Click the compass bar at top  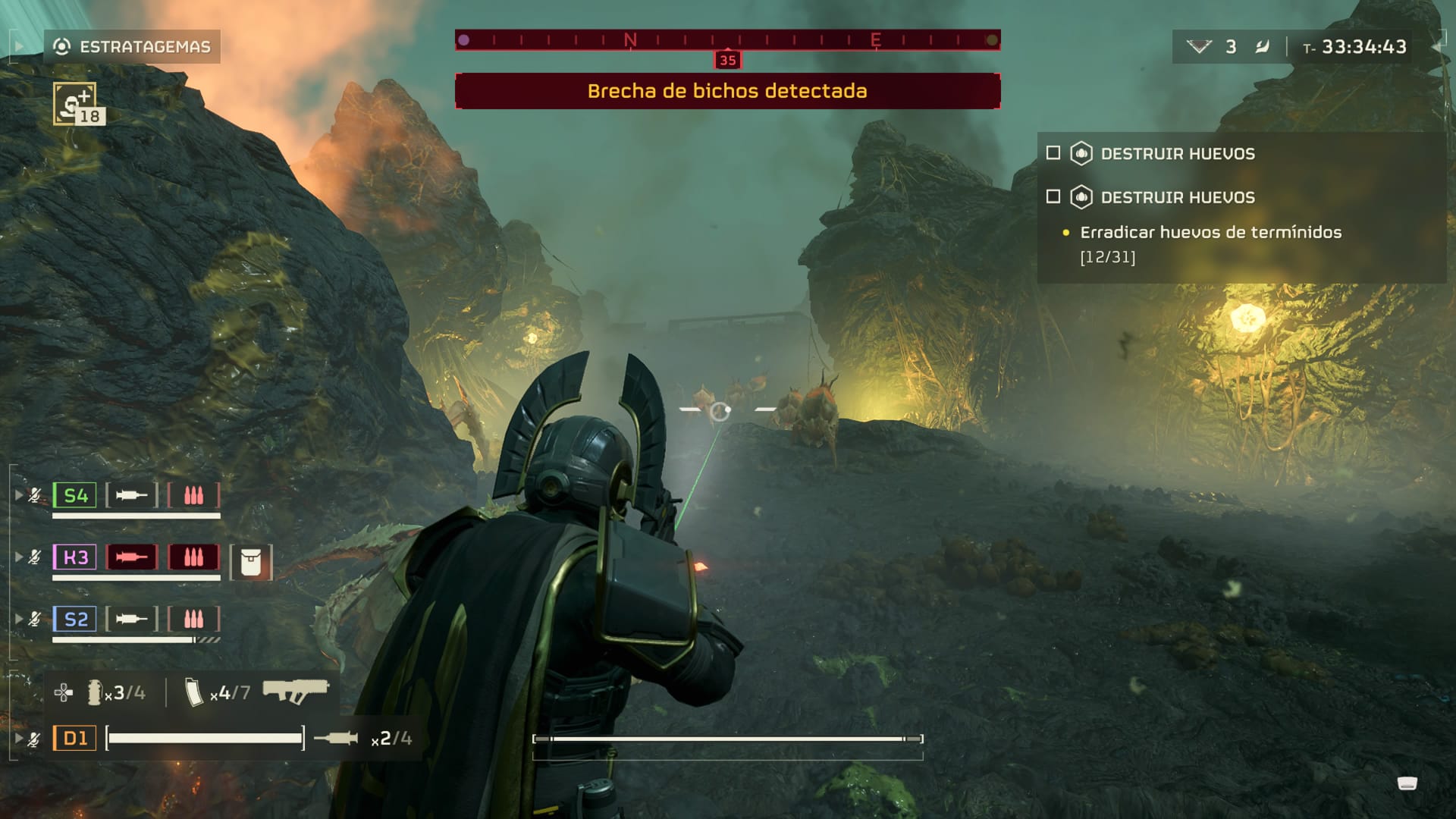pyautogui.click(x=727, y=40)
